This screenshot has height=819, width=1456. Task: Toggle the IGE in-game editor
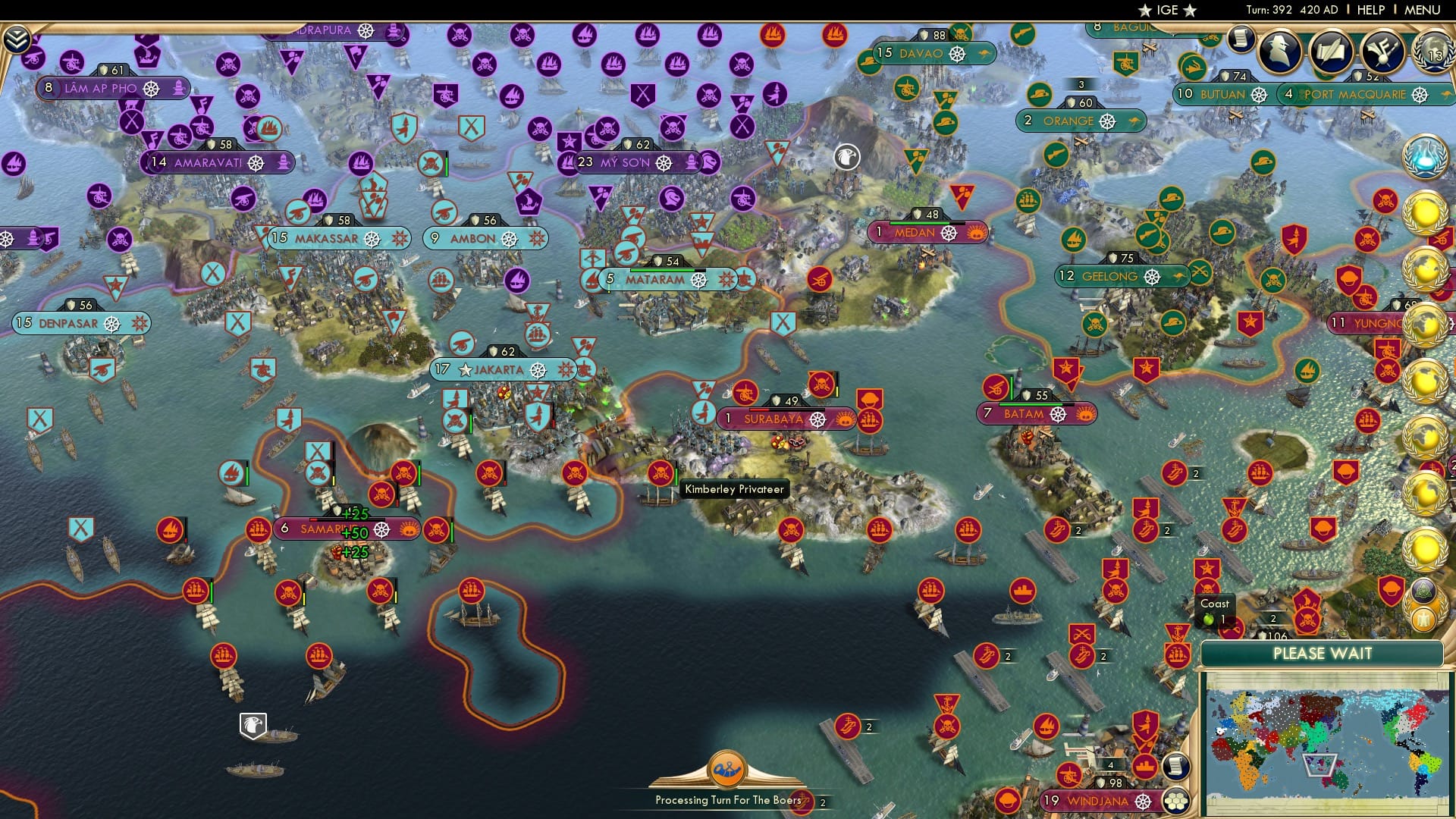(x=1168, y=10)
